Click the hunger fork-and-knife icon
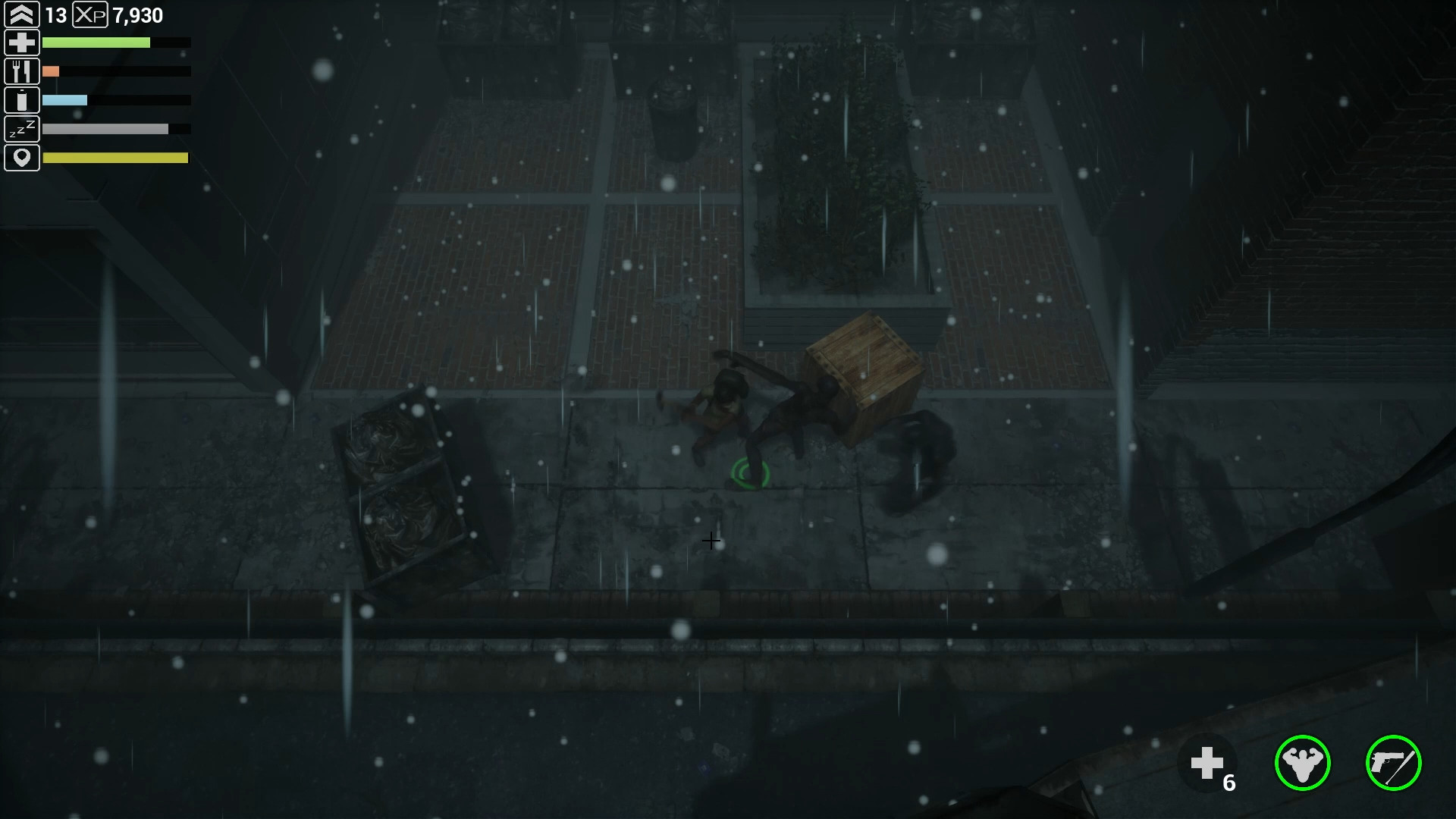The height and width of the screenshot is (819, 1456). click(x=22, y=71)
